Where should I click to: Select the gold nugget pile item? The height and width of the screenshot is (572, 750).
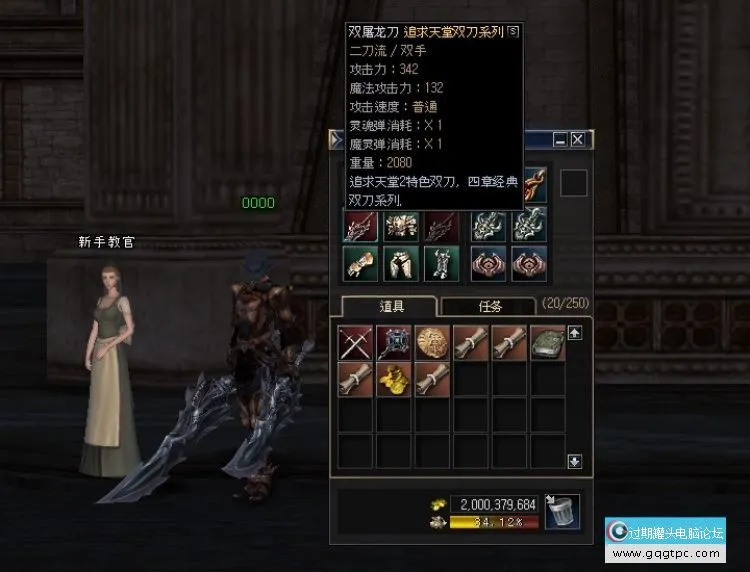(x=394, y=380)
